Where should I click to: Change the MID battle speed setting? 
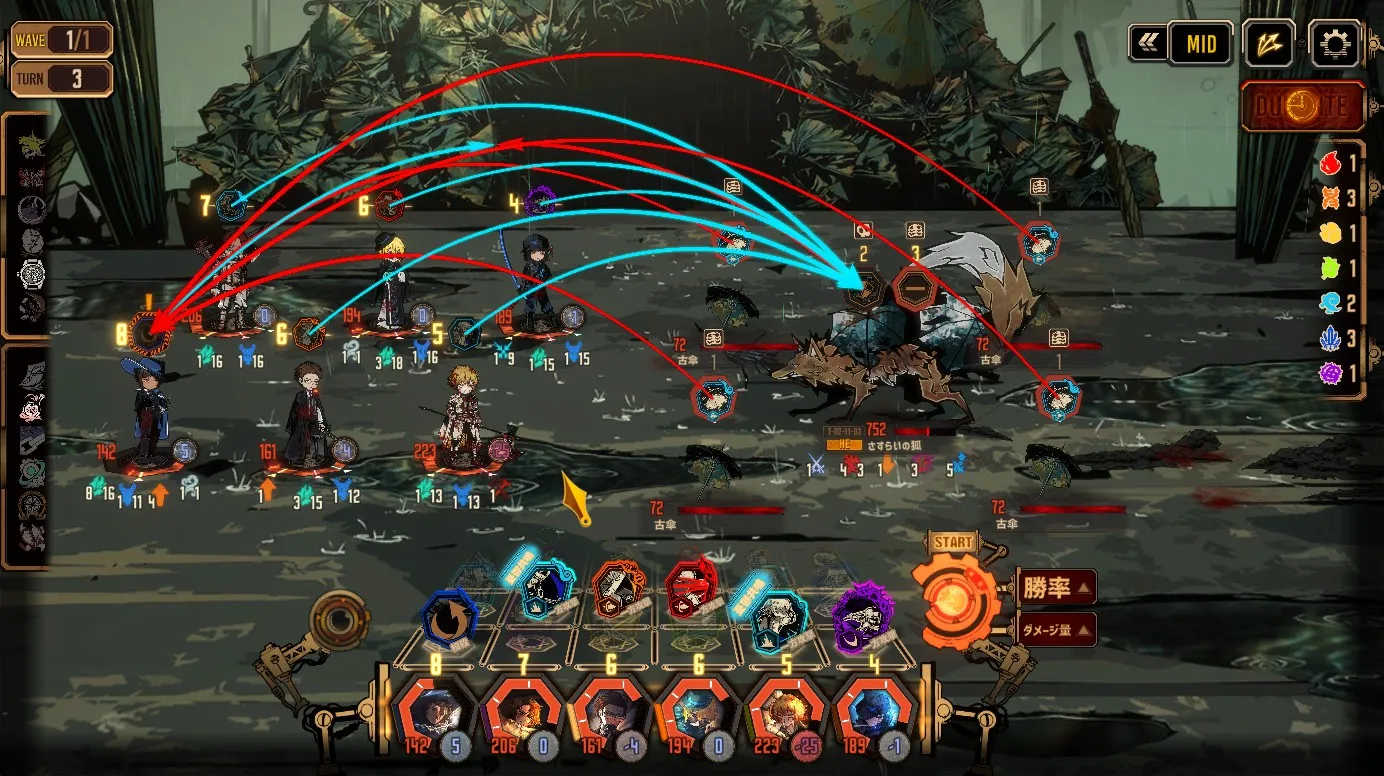pos(1200,44)
